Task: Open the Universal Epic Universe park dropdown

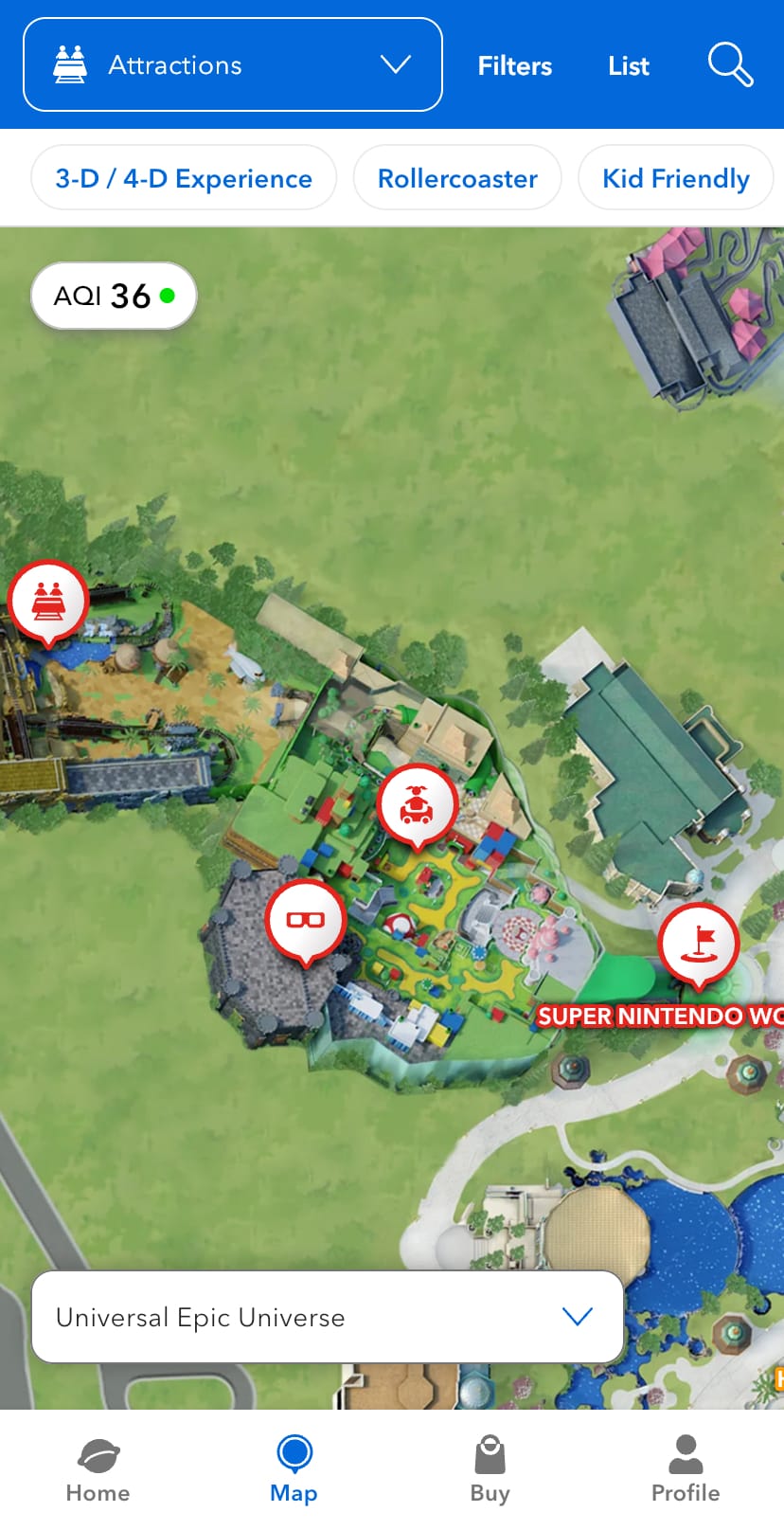Action: point(327,1317)
